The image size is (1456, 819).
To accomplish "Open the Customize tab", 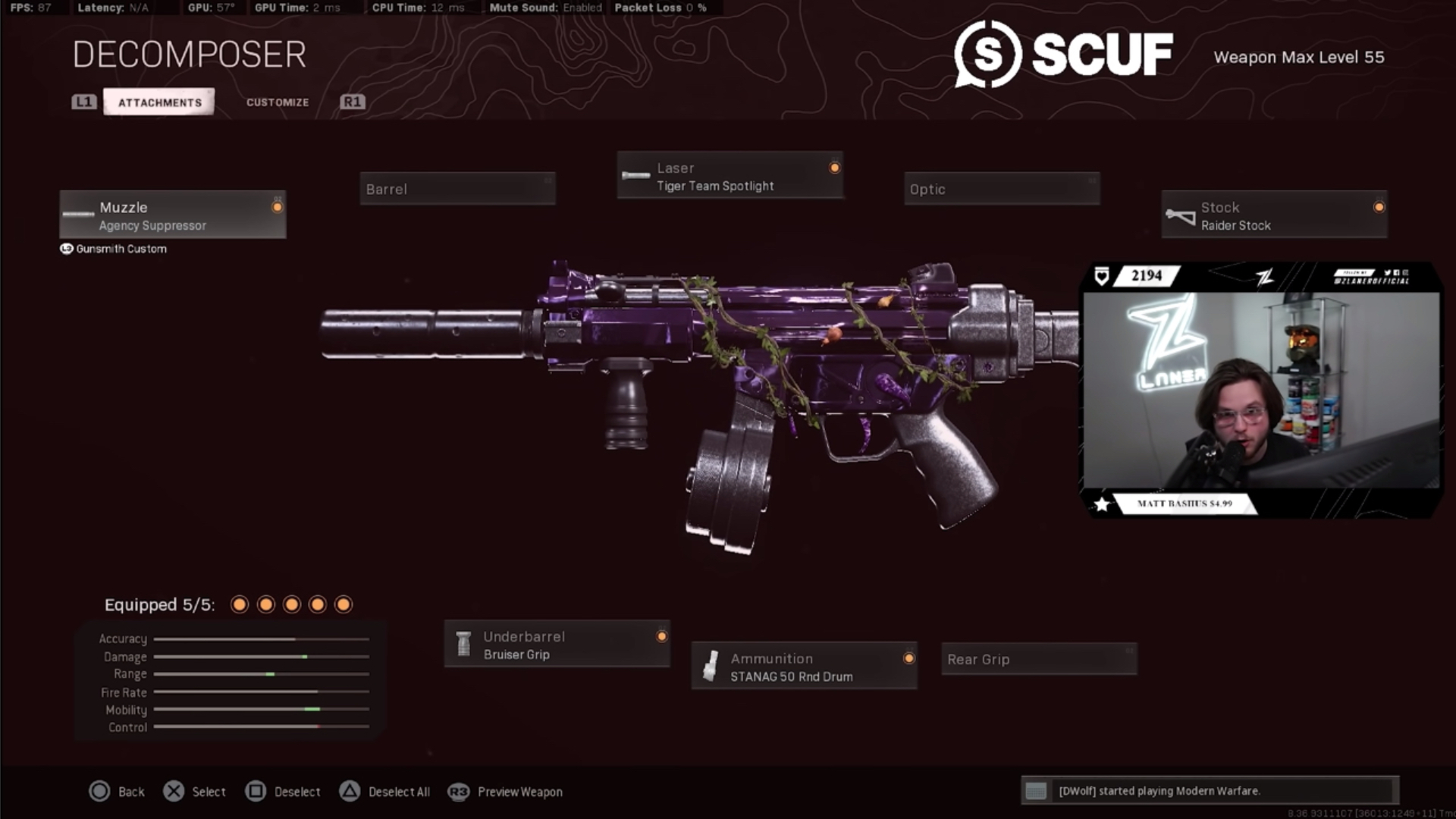I will (278, 102).
